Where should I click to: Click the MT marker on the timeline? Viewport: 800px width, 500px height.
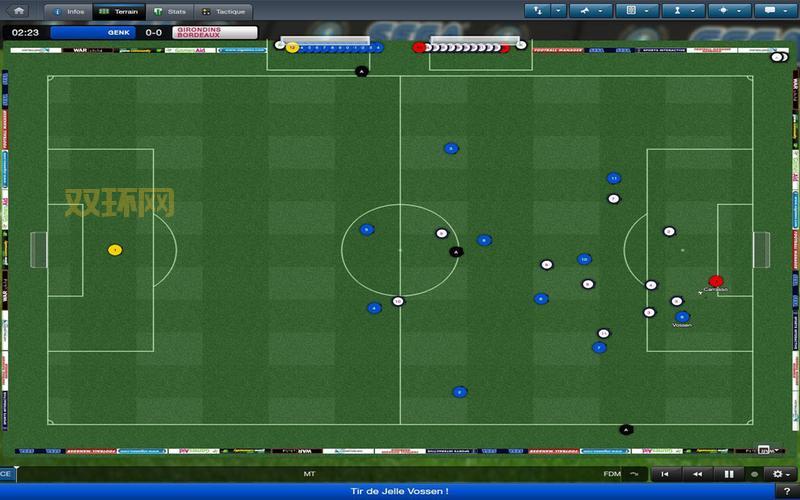click(x=309, y=474)
